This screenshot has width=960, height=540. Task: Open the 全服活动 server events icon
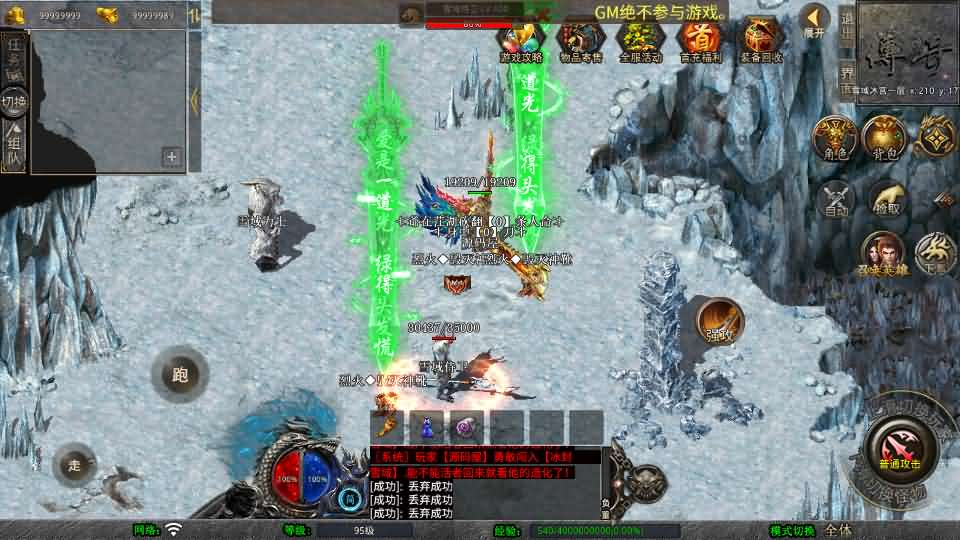tap(640, 39)
